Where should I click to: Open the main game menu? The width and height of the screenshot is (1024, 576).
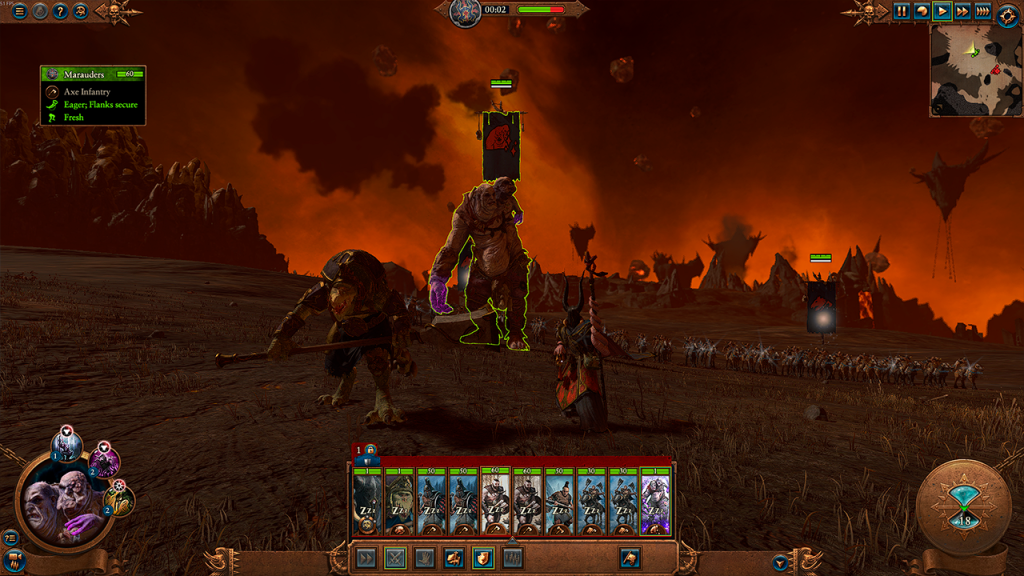(x=19, y=11)
